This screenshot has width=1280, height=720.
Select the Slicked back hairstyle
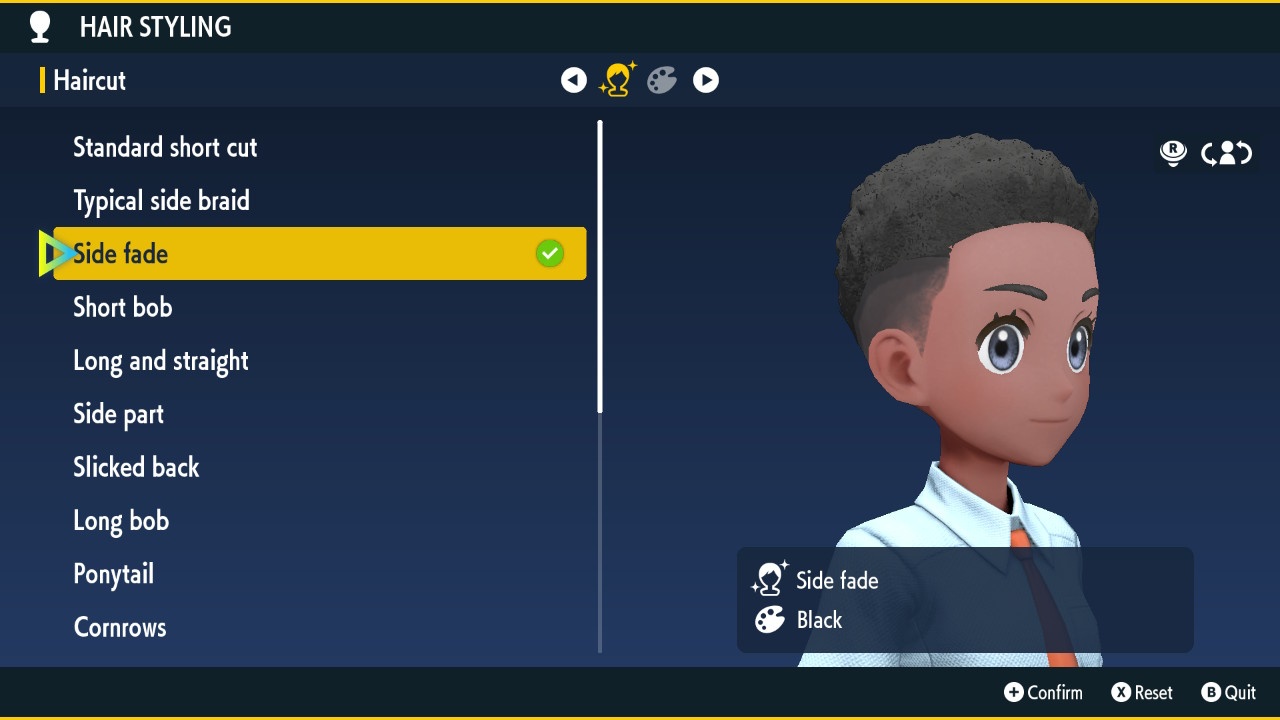point(136,467)
